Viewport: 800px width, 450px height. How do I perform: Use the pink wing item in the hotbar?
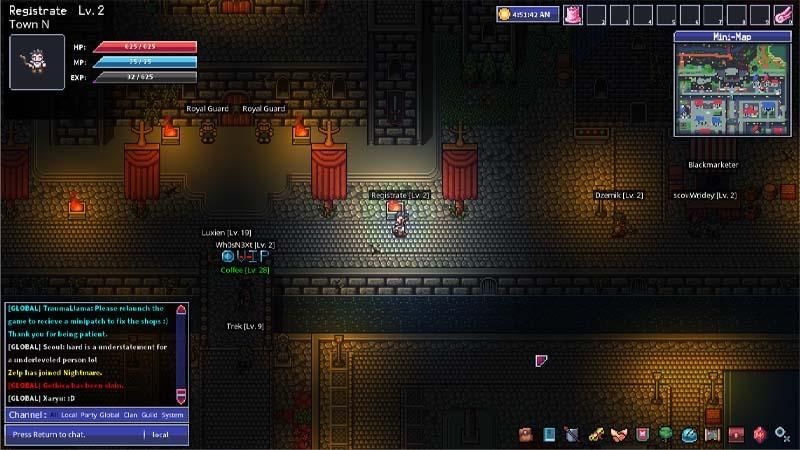(785, 15)
